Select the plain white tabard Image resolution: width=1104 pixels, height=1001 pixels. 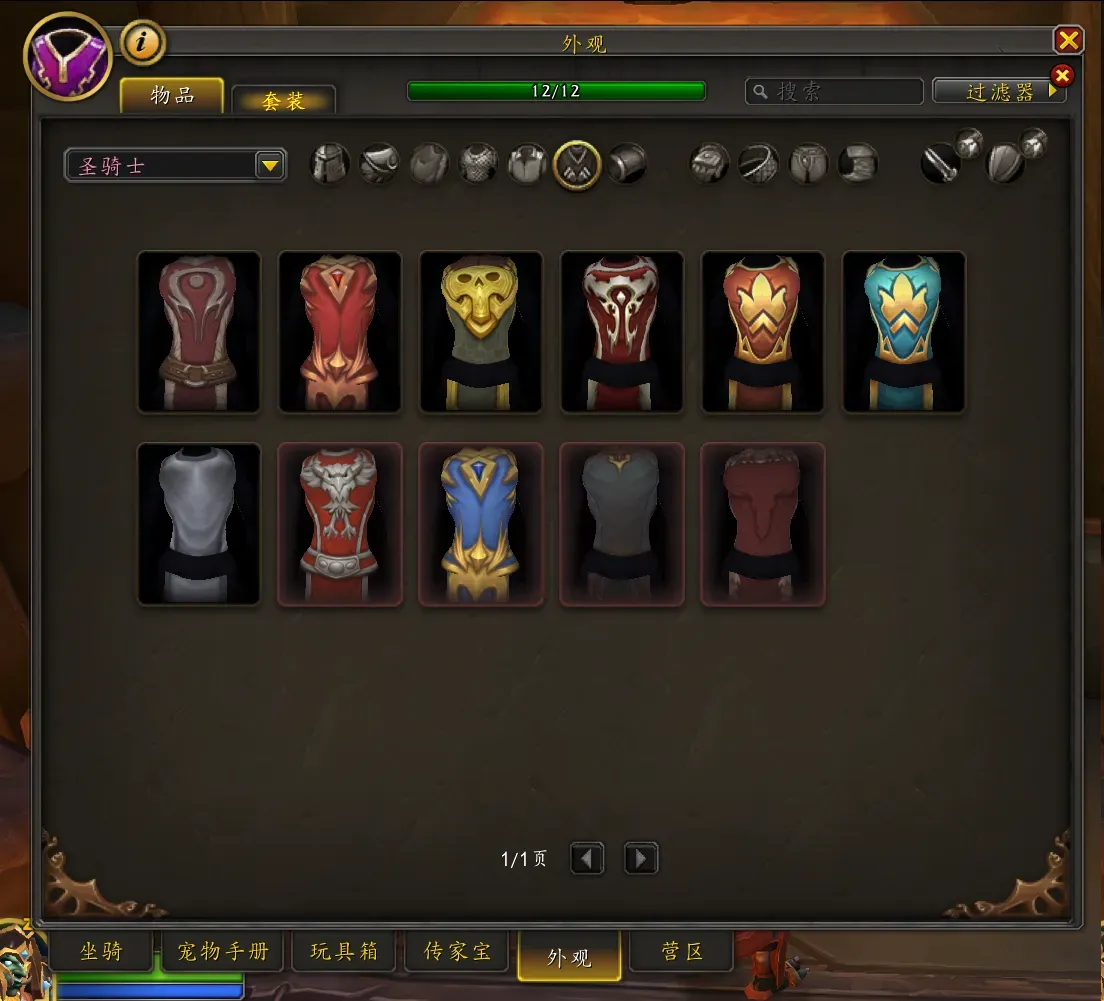pos(199,524)
